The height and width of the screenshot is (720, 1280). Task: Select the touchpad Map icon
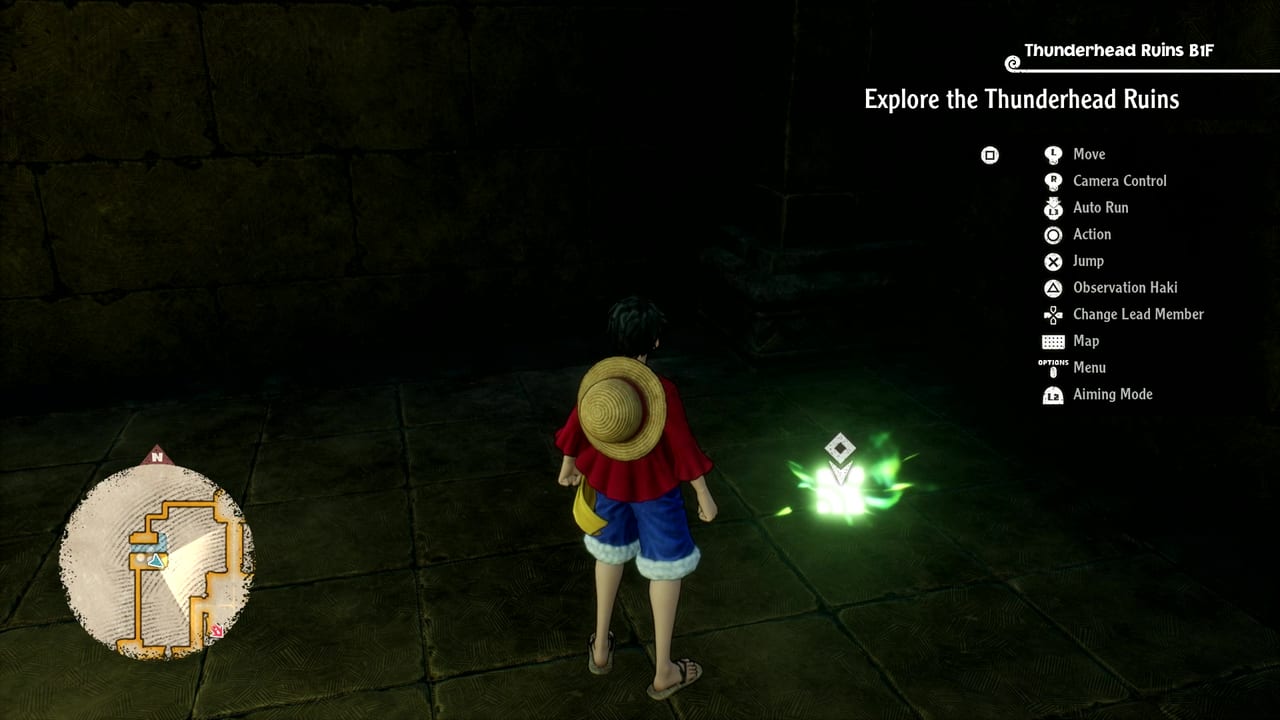pos(1053,341)
